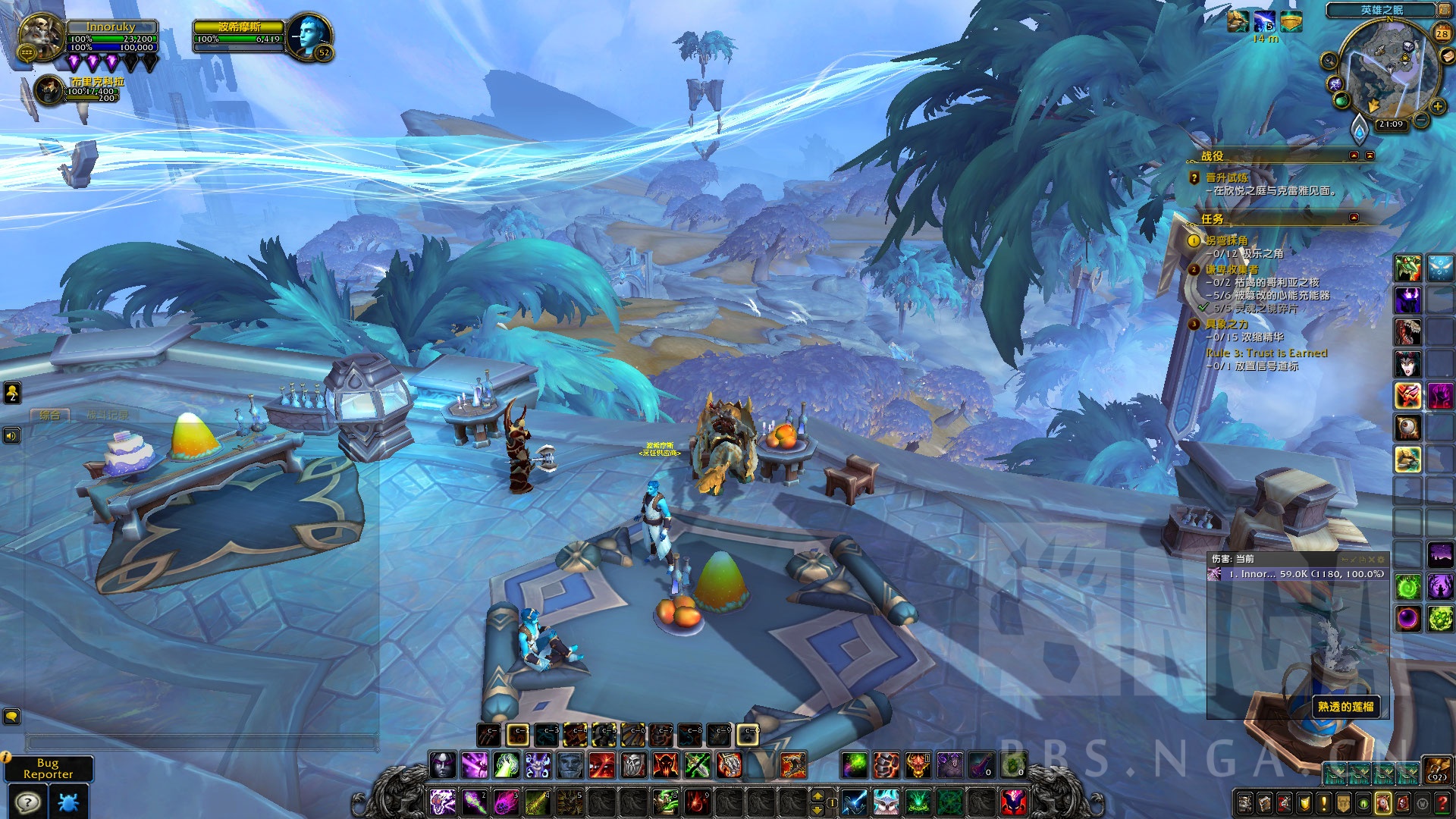Open the red question mark help micro button

coord(1442,802)
